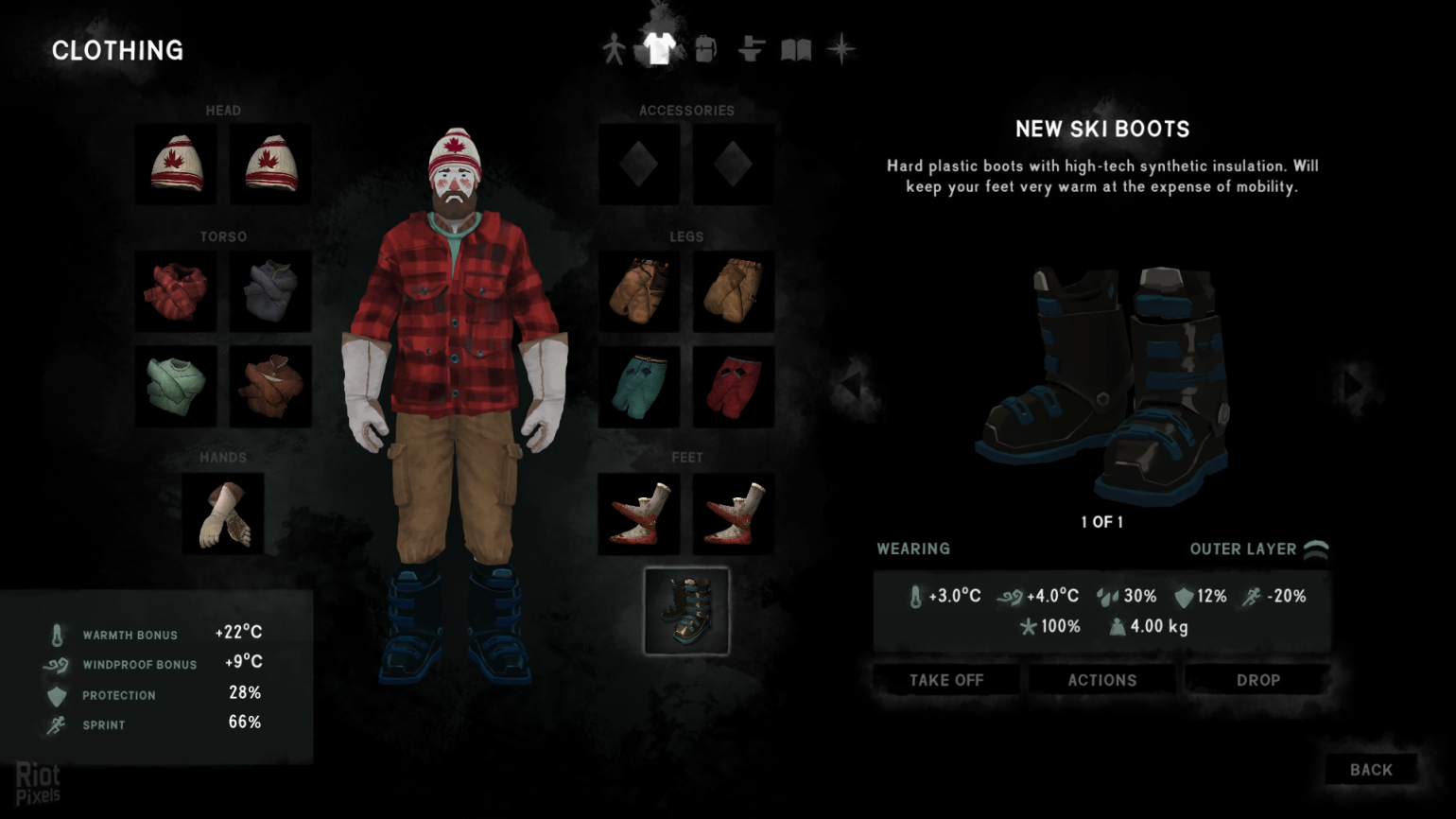Select the teal long johns legs slot
Screen dimensions: 1456x819
tap(639, 386)
